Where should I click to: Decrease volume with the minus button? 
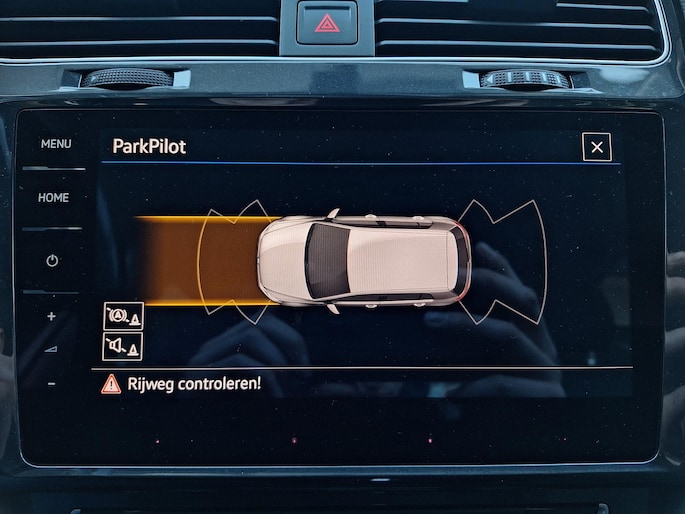pos(51,384)
